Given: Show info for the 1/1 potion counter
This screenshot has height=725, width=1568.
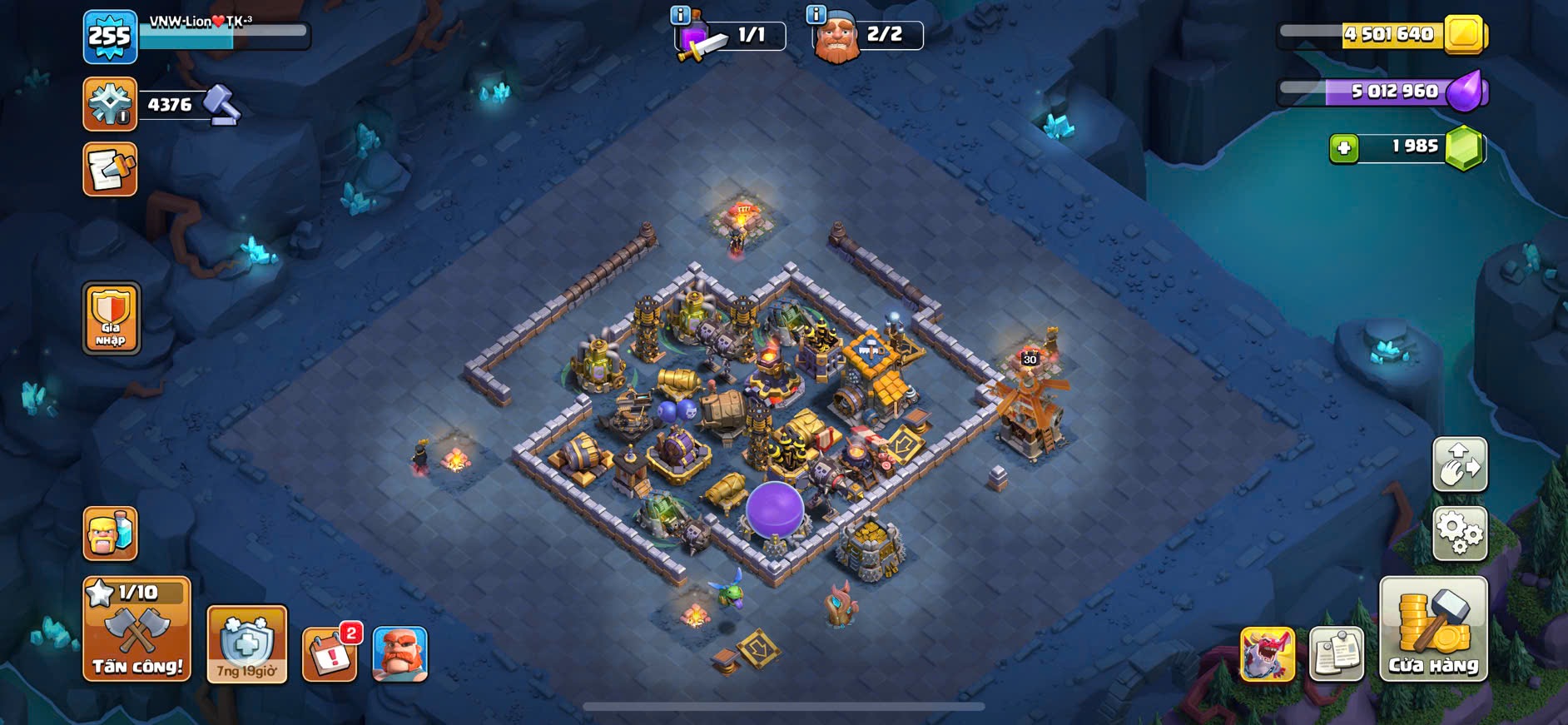Looking at the screenshot, I should 680,14.
